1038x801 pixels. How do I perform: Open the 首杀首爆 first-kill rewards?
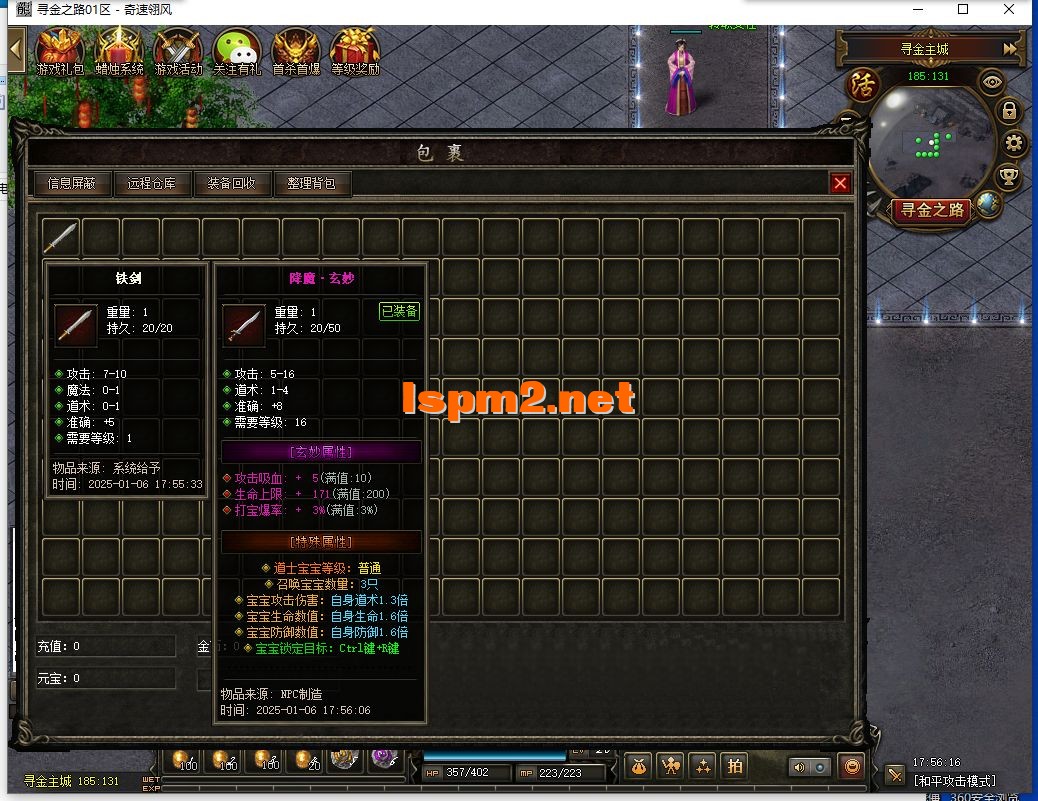pyautogui.click(x=296, y=50)
